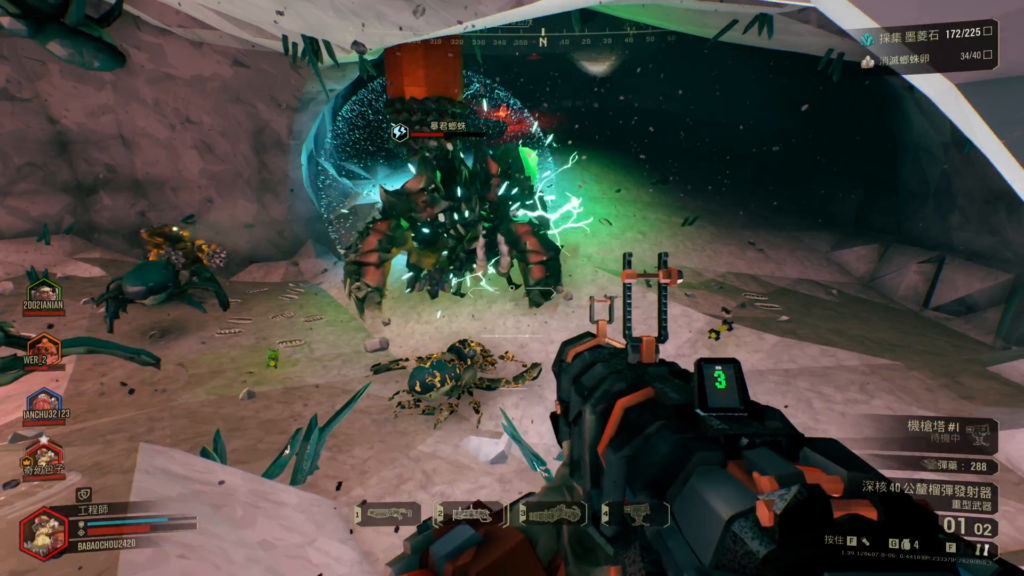Click the 採集 墨菱石 objective tracker
This screenshot has height=576, width=1024.
tap(928, 38)
